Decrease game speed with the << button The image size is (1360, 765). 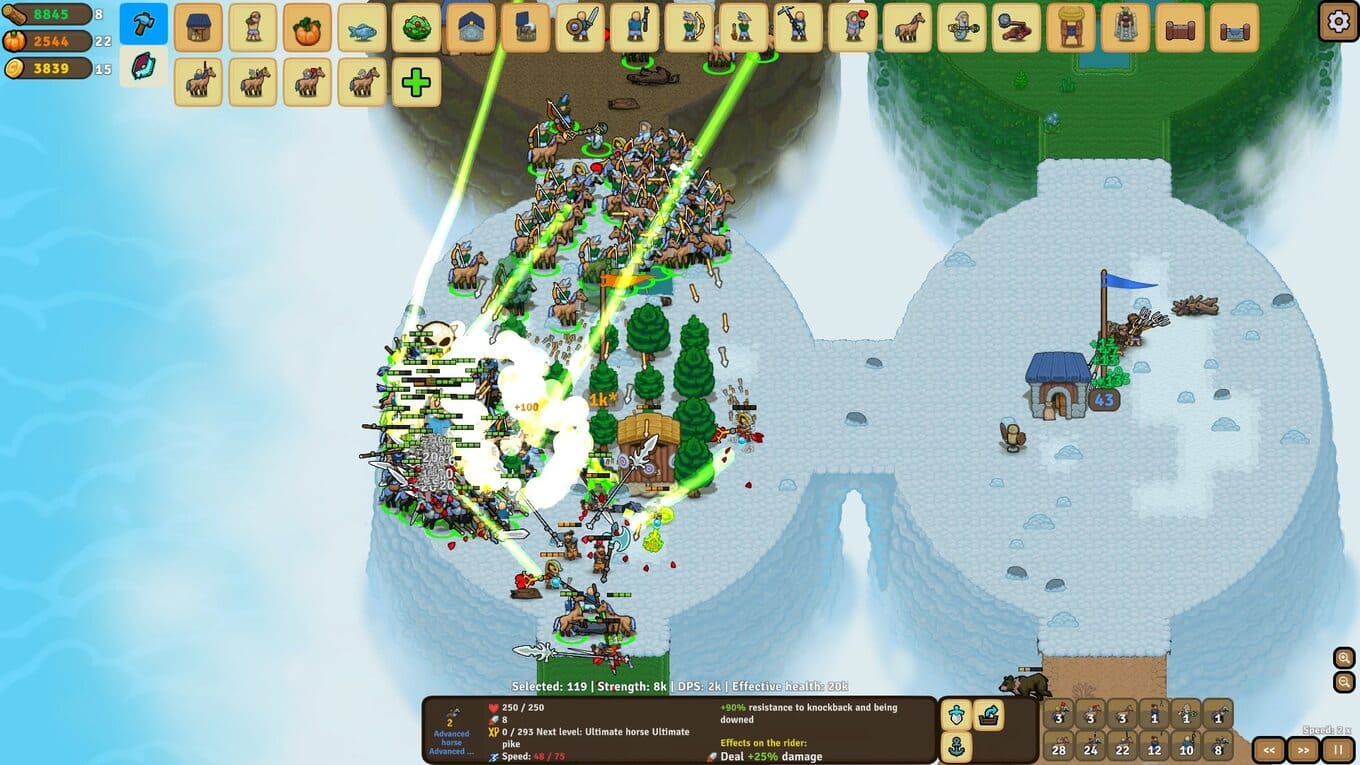[x=1269, y=749]
